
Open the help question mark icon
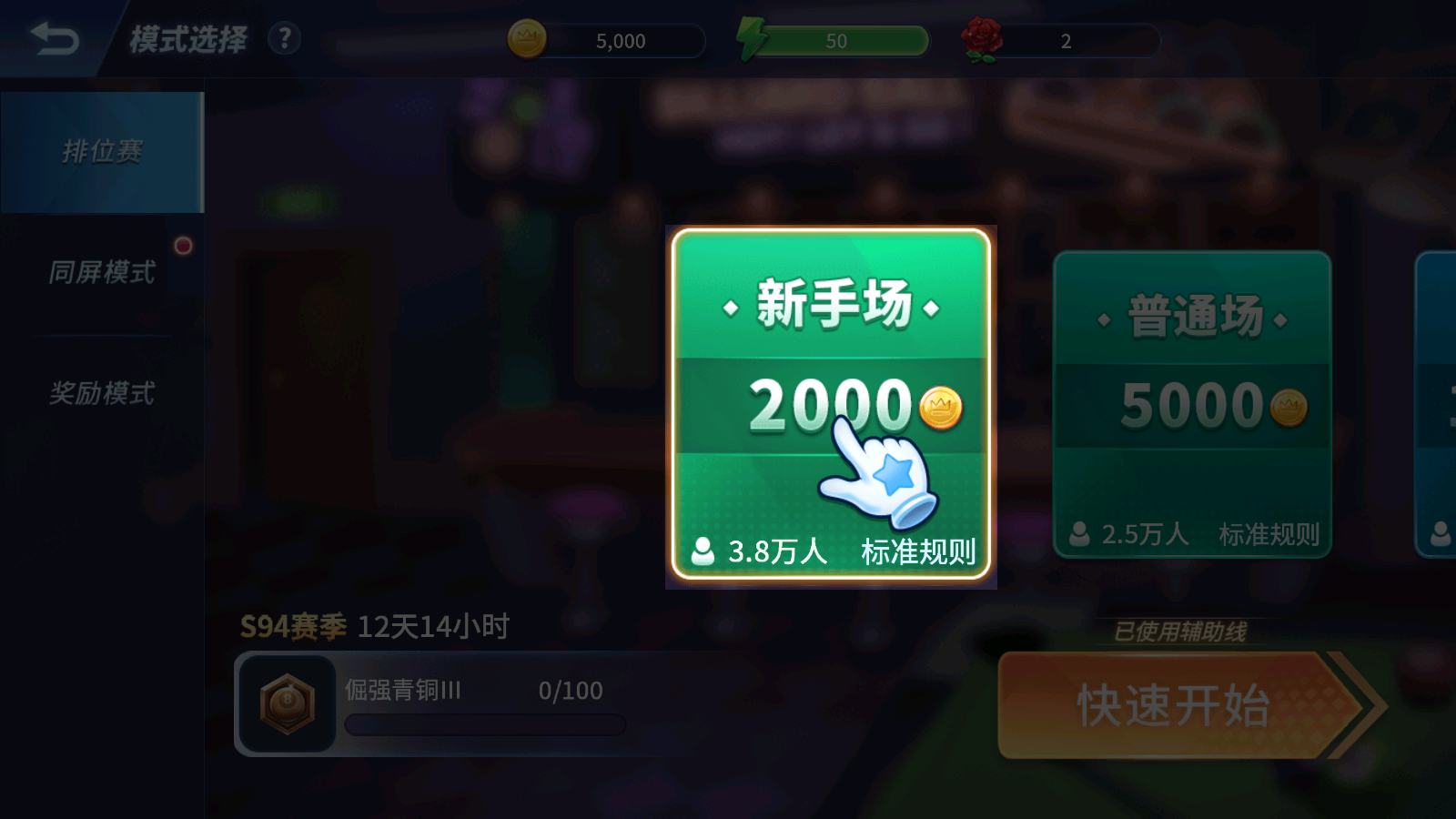tap(283, 39)
